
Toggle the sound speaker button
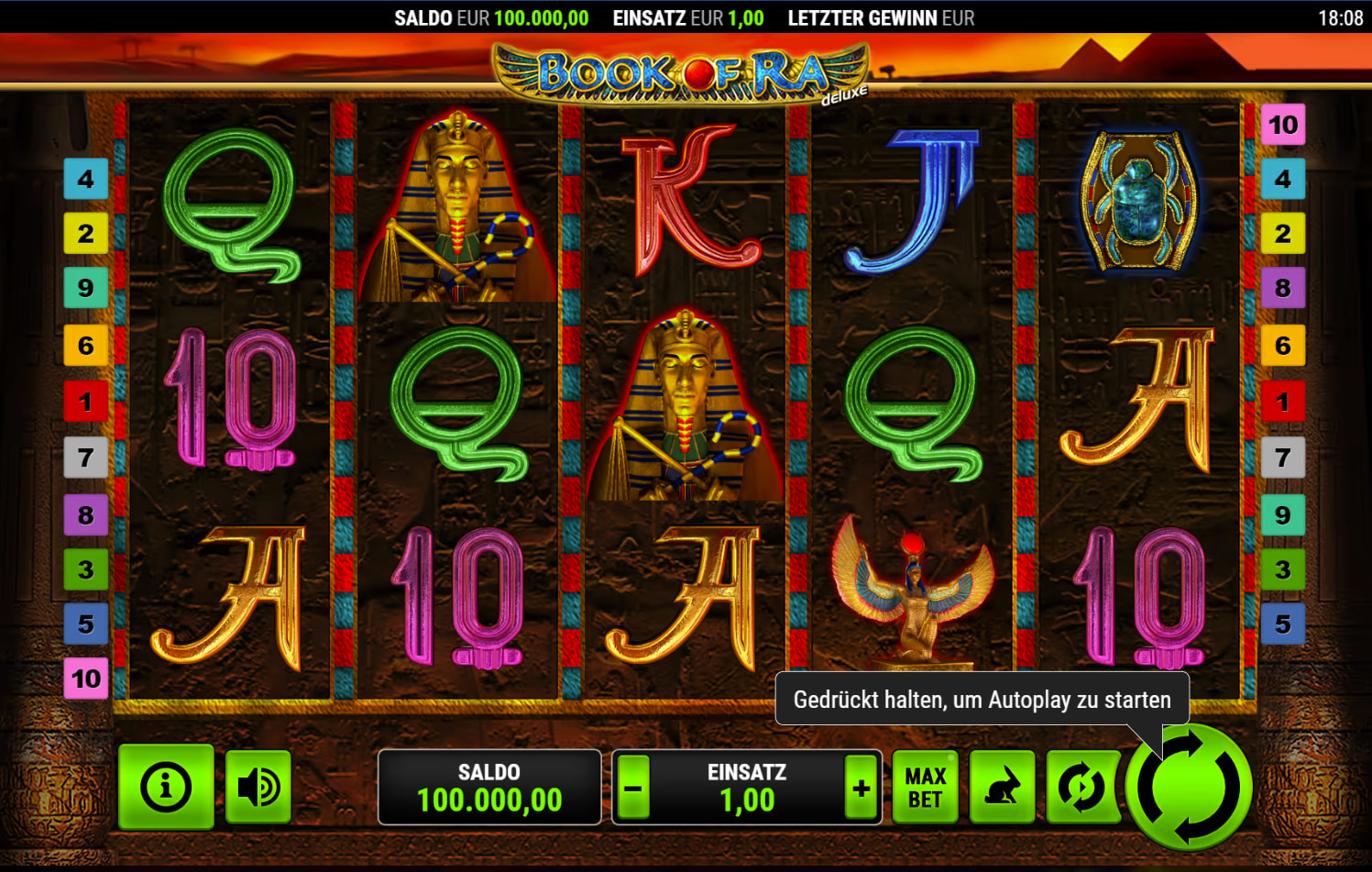(x=258, y=787)
